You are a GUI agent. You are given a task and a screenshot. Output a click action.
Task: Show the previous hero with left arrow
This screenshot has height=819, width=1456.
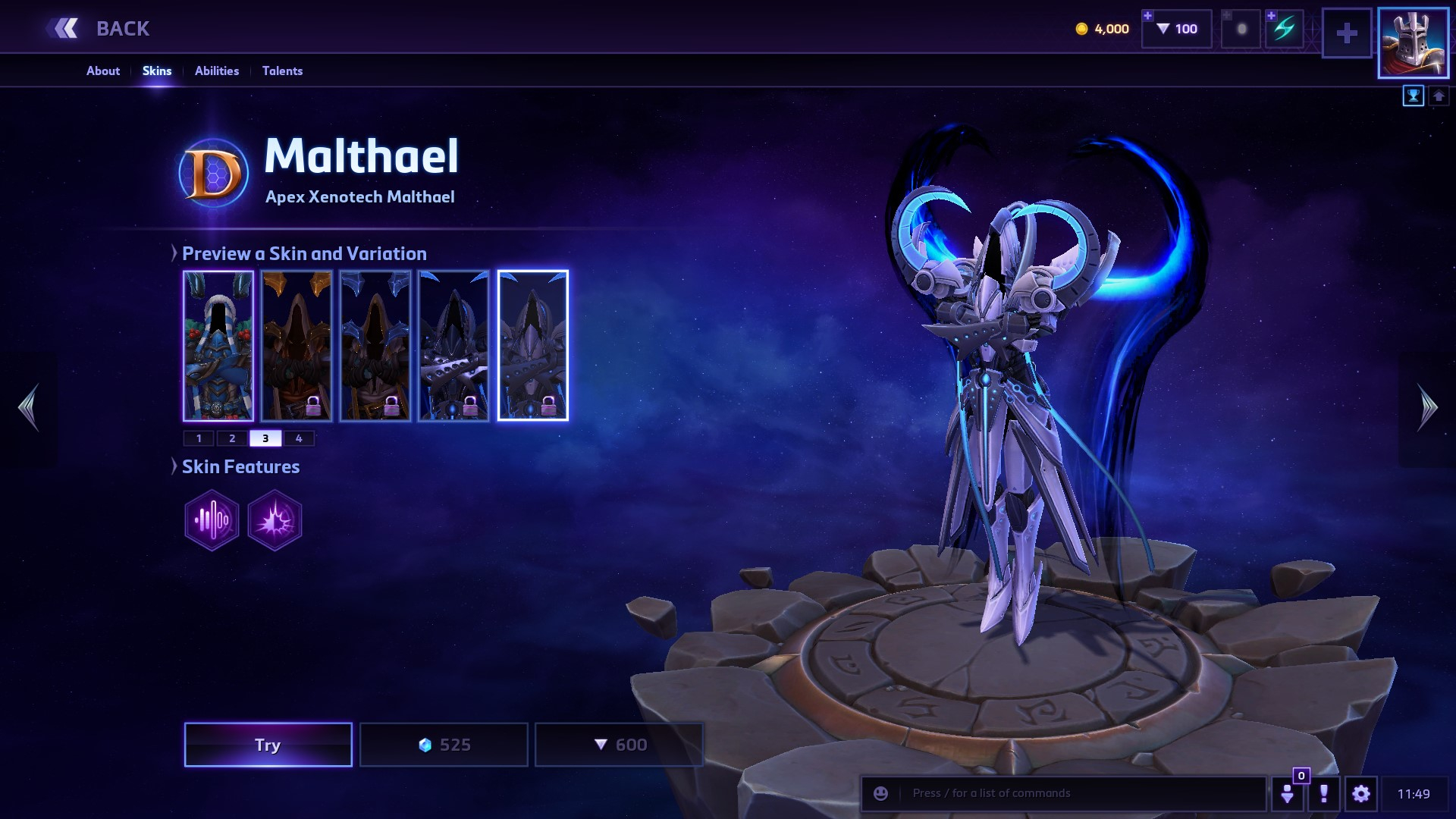click(29, 407)
